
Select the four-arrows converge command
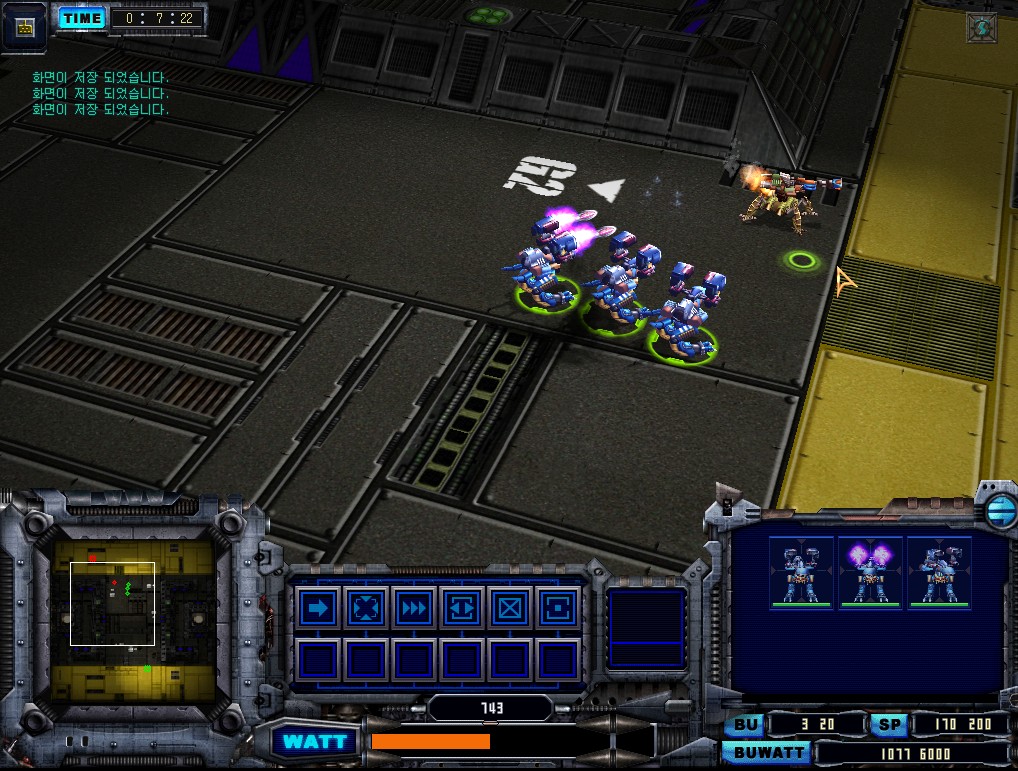pos(366,607)
